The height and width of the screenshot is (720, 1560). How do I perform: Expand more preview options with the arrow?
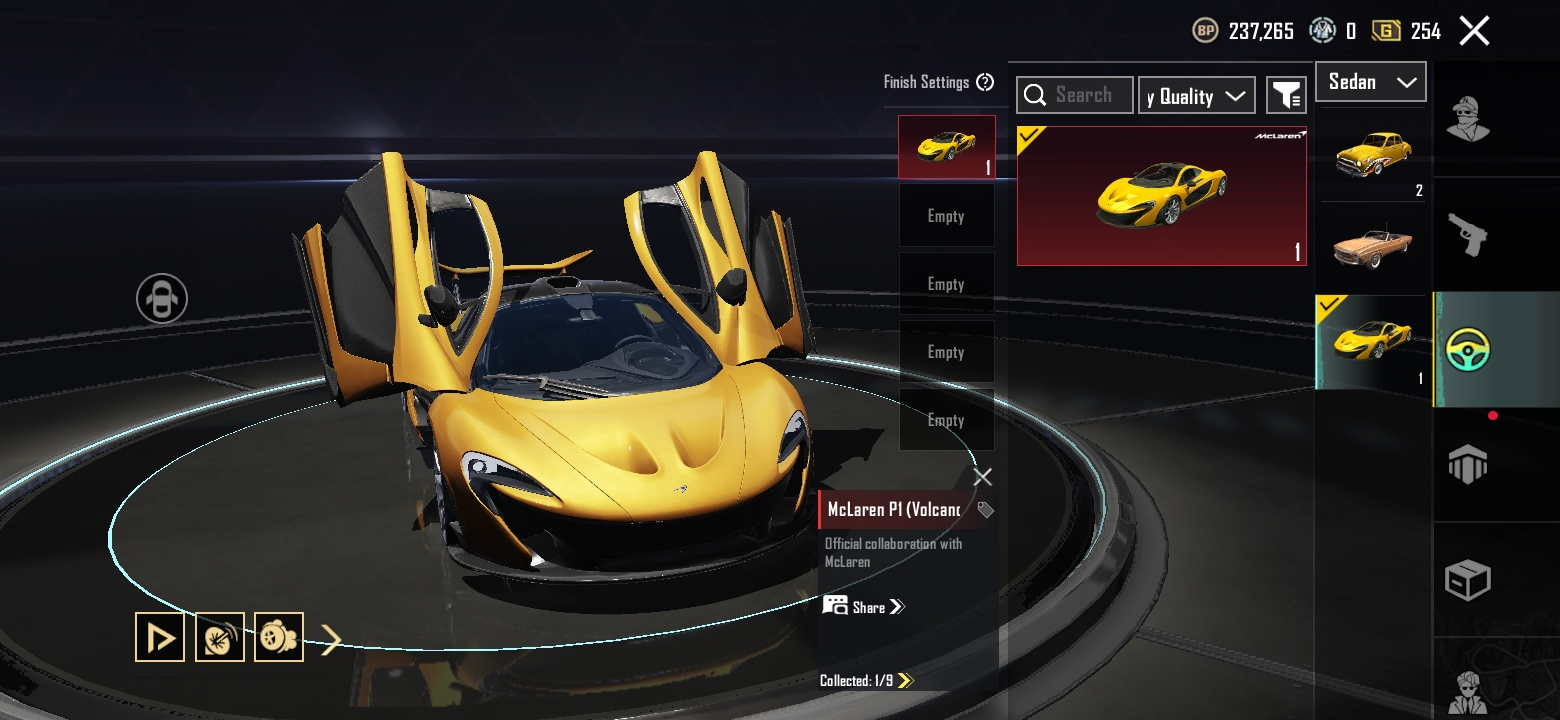331,638
